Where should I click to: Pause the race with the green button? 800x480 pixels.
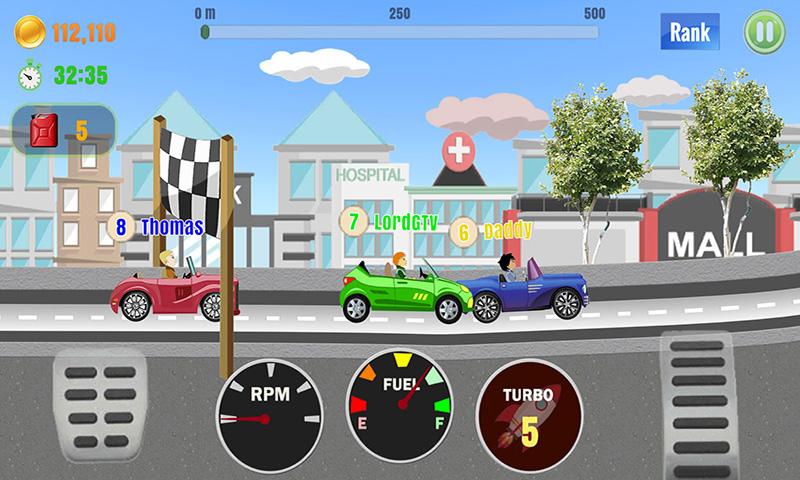tap(765, 32)
